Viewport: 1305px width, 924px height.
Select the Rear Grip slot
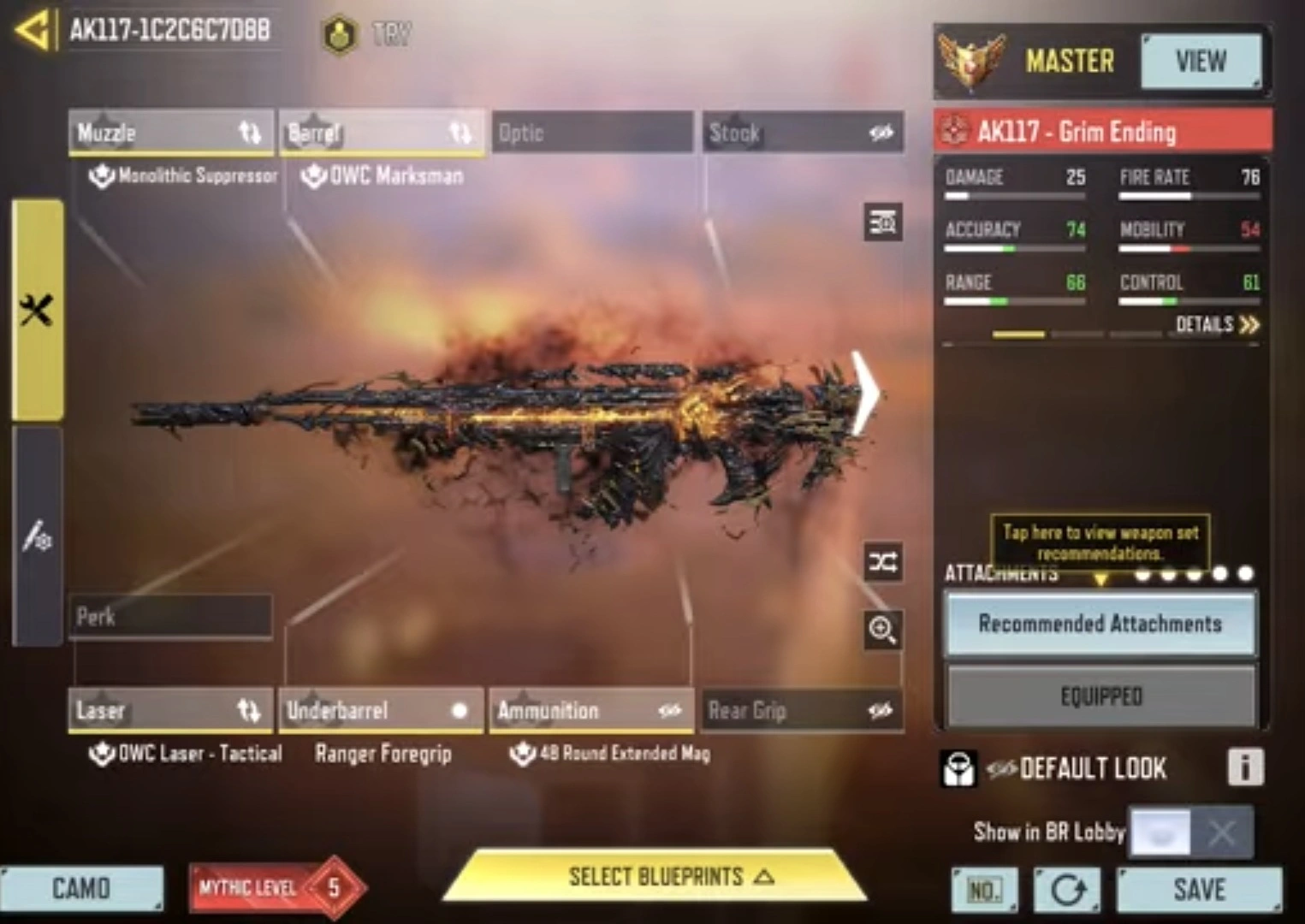(x=802, y=710)
